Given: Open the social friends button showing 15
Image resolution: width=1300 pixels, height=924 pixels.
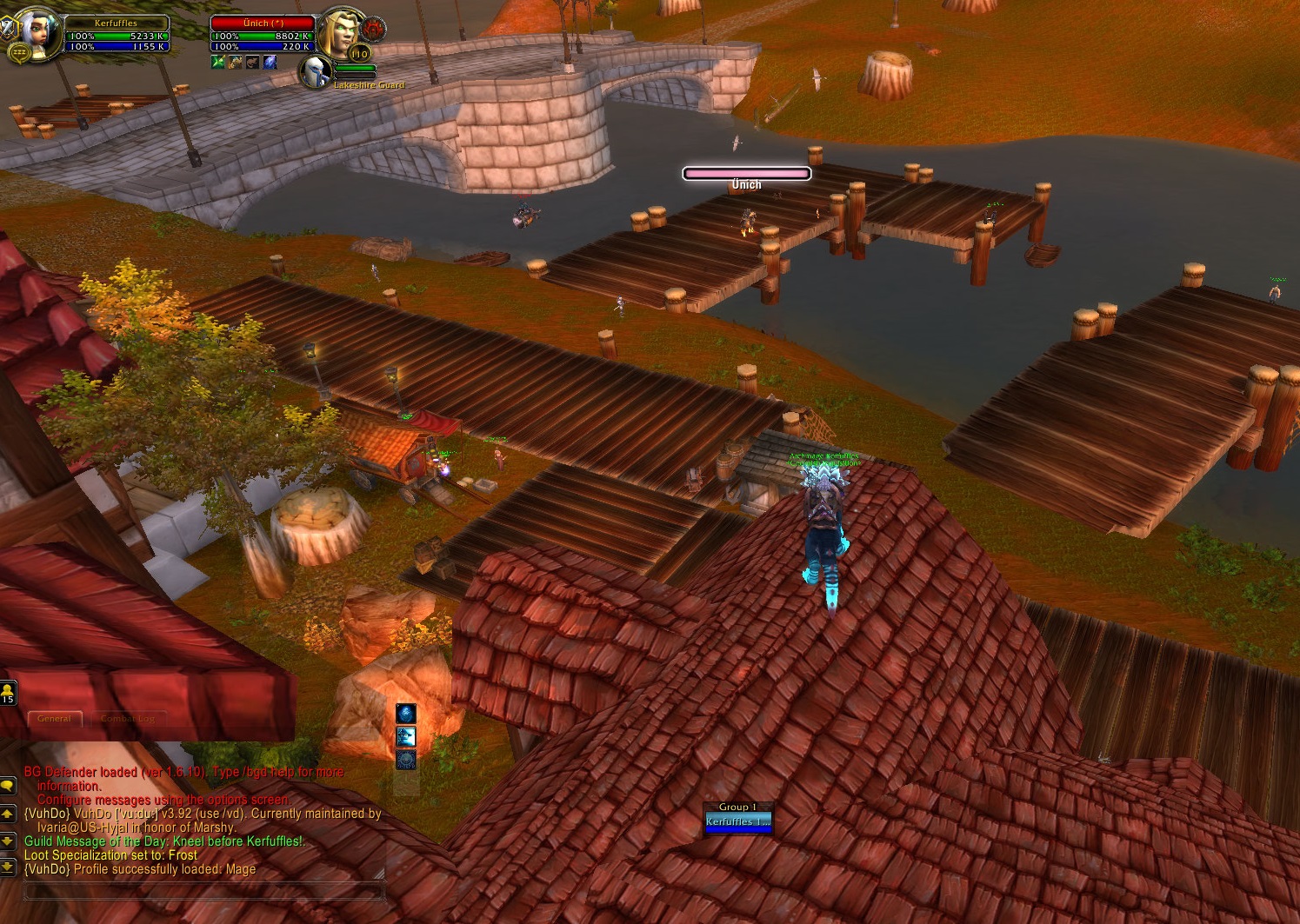Looking at the screenshot, I should (8, 693).
